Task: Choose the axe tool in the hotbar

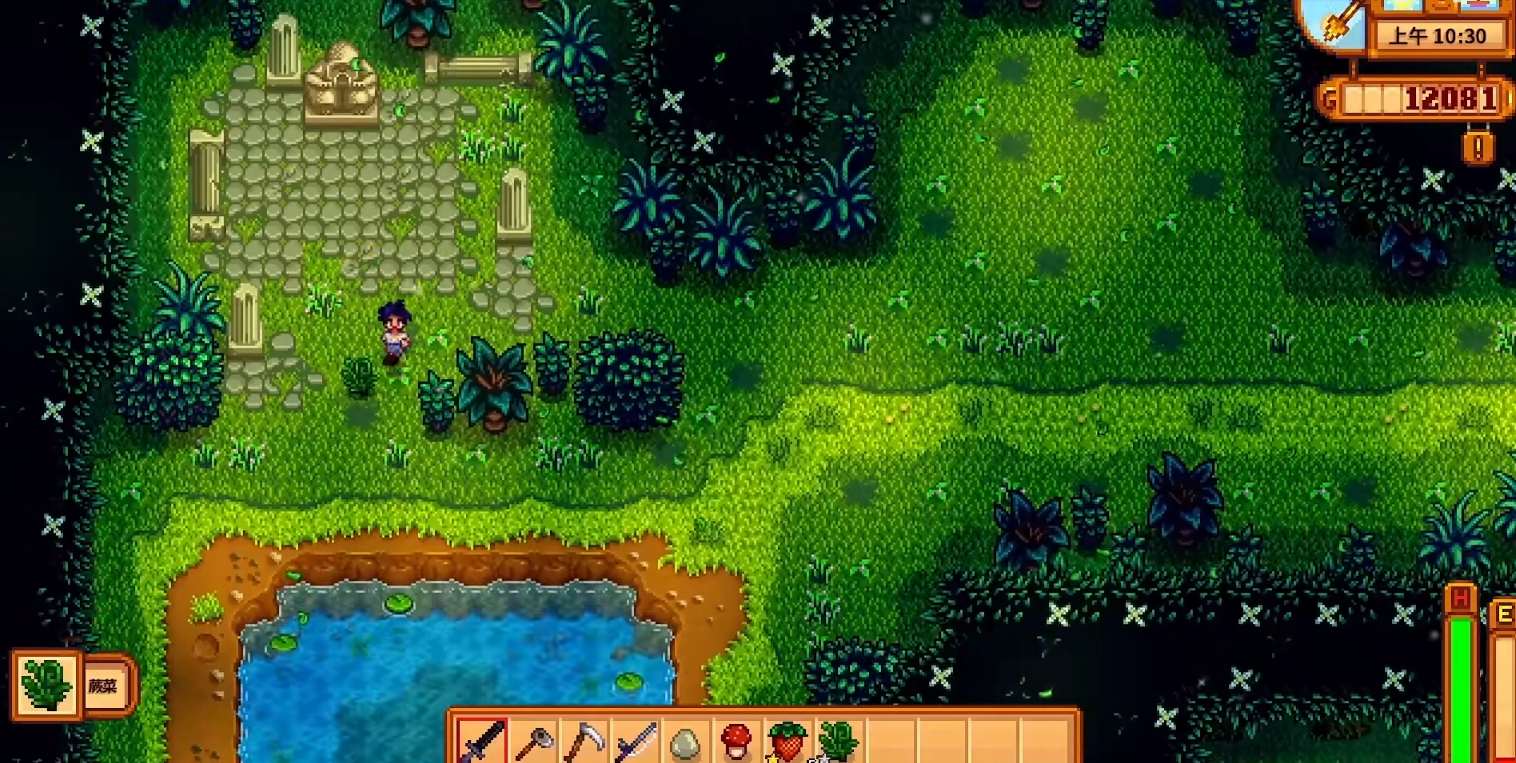Action: 533,743
